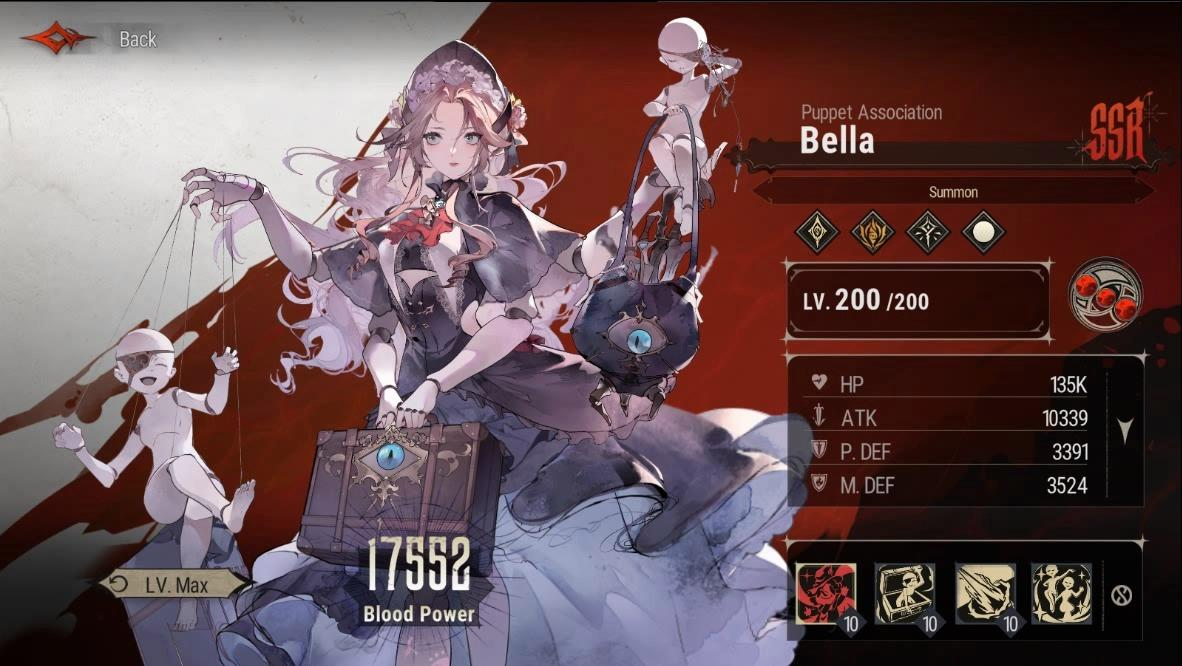Open the level 200/200 panel
Image resolution: width=1182 pixels, height=666 pixels.
pos(918,300)
